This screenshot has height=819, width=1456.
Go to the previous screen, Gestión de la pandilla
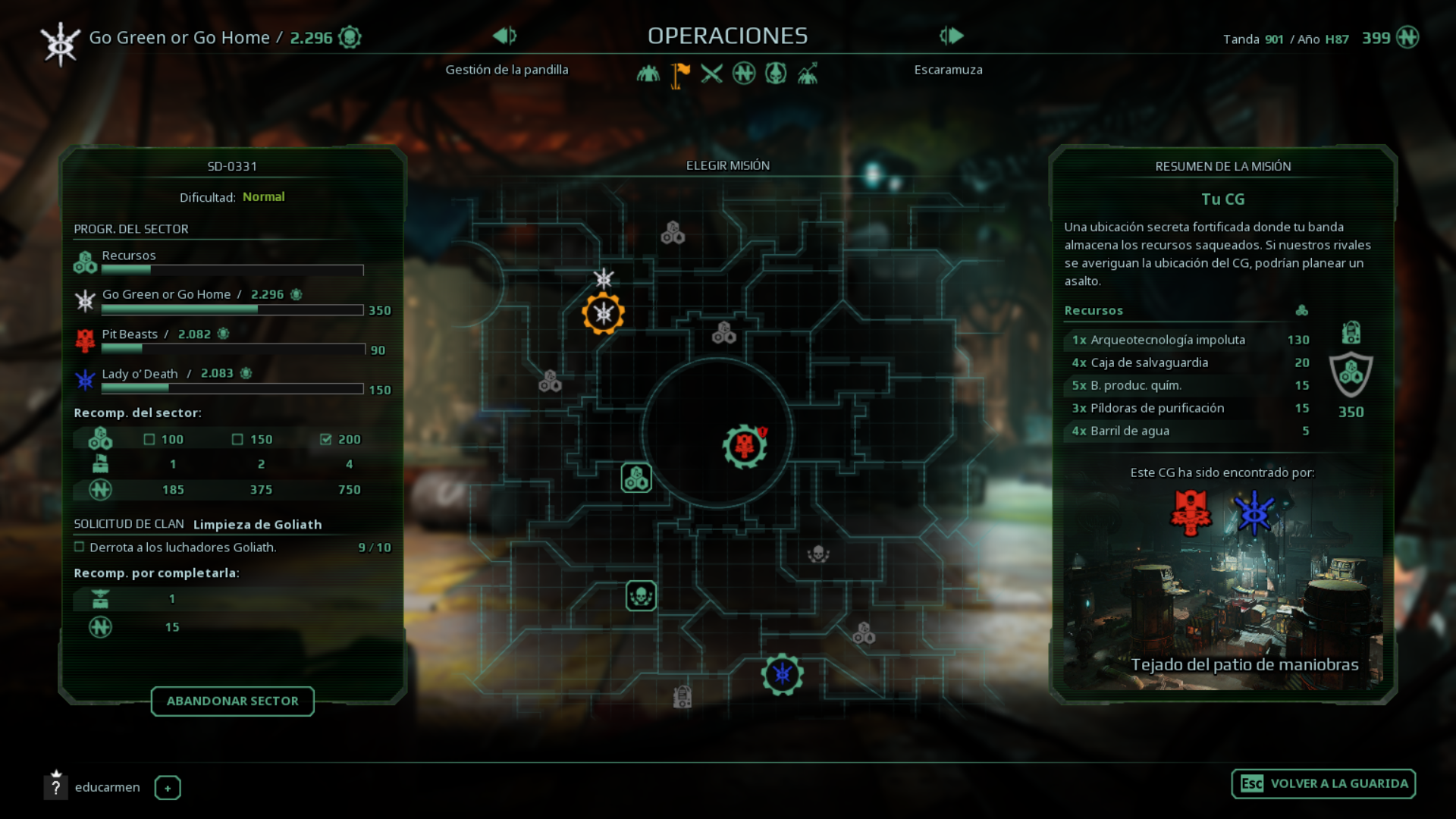[504, 36]
